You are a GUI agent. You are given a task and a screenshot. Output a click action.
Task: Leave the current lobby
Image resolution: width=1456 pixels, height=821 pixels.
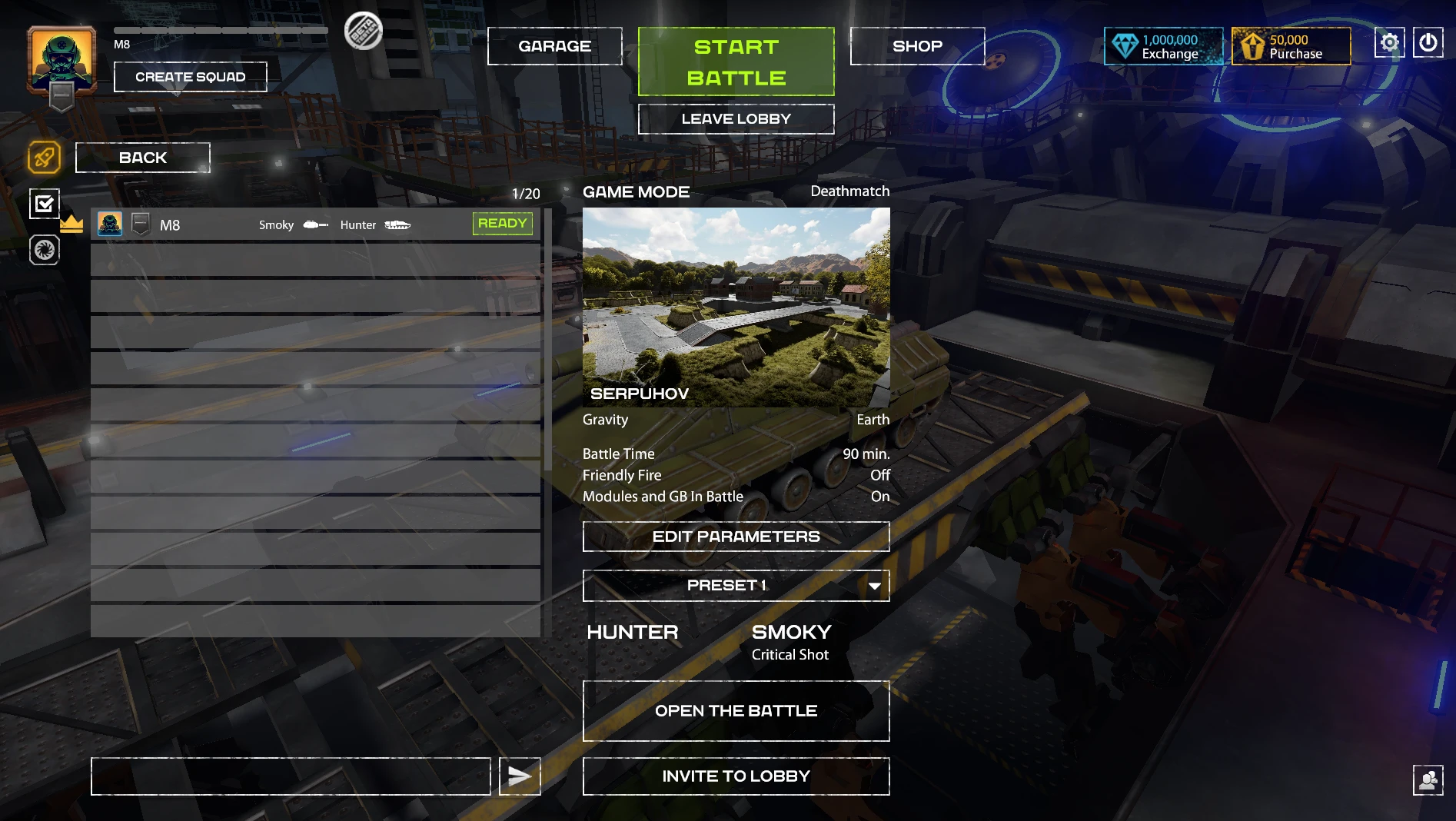[x=736, y=119]
